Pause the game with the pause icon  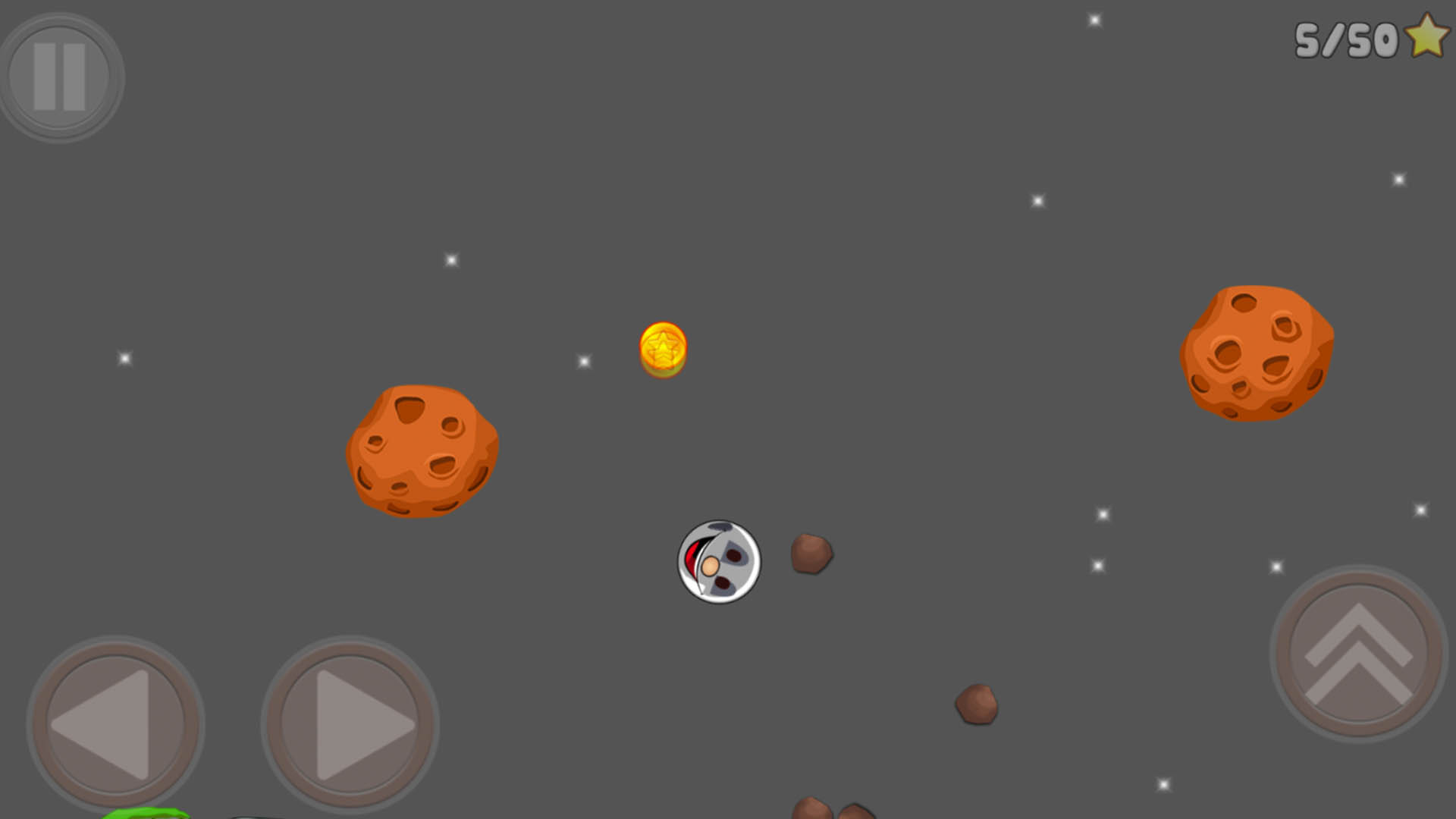pyautogui.click(x=61, y=76)
